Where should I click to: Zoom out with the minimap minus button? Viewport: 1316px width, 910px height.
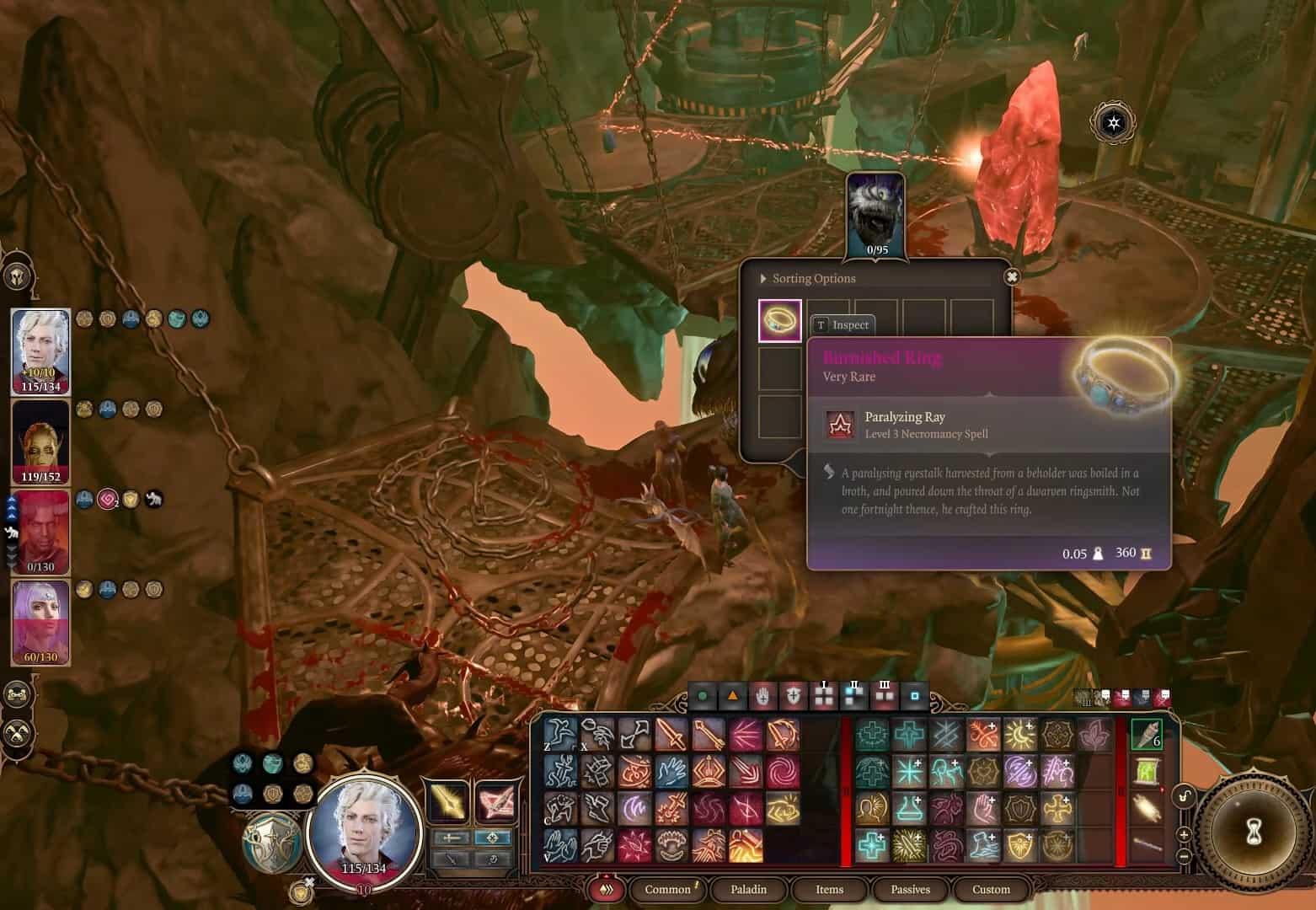(x=1184, y=856)
